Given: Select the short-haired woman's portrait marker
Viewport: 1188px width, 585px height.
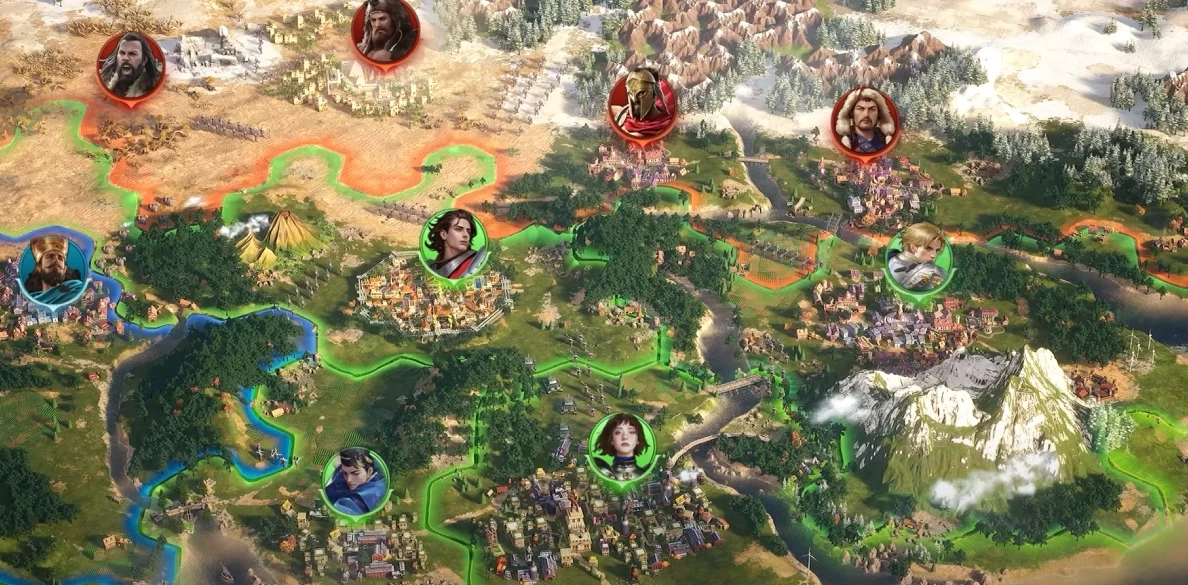Looking at the screenshot, I should (622, 448).
